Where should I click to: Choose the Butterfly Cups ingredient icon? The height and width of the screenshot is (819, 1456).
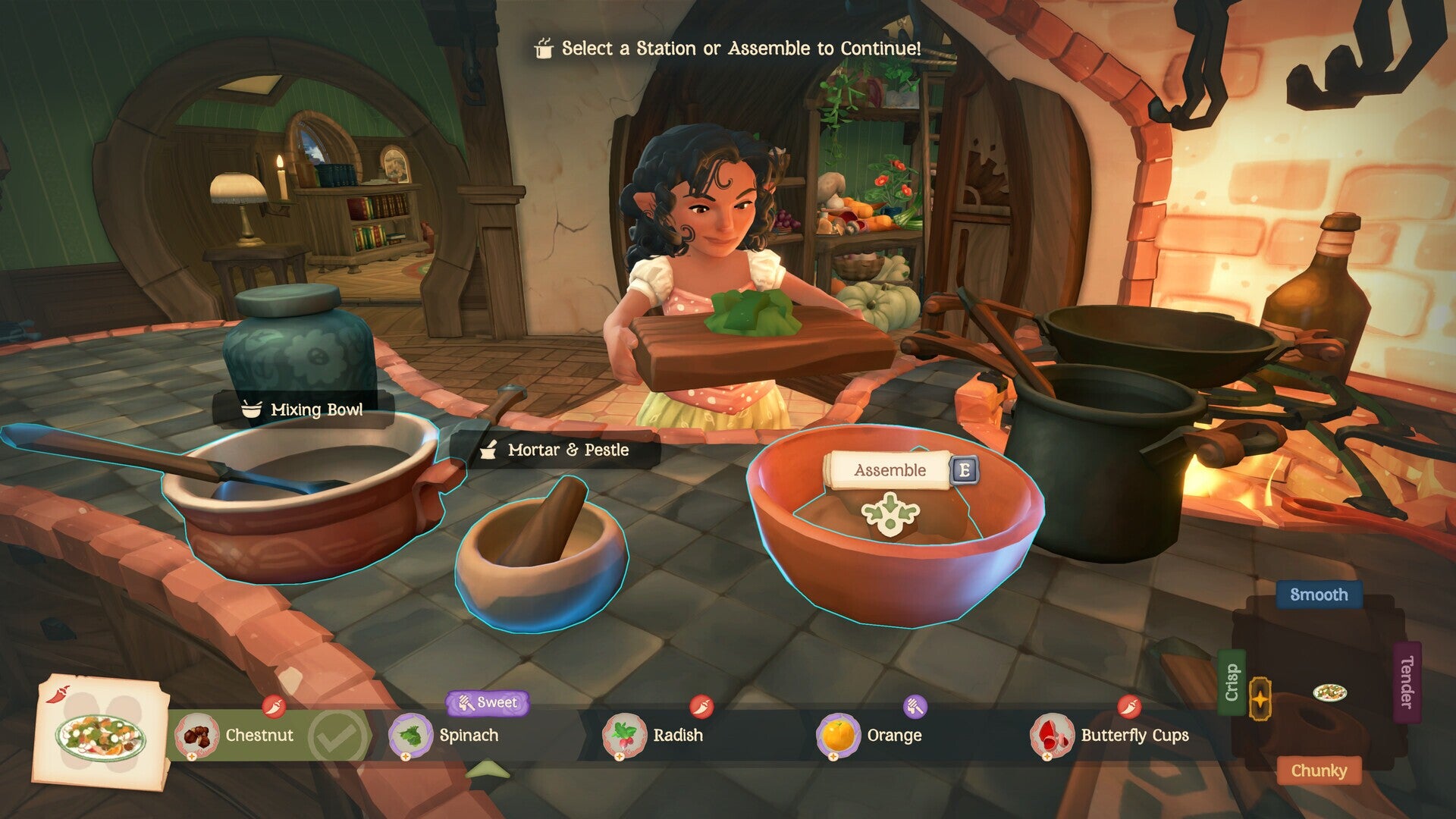click(1051, 736)
